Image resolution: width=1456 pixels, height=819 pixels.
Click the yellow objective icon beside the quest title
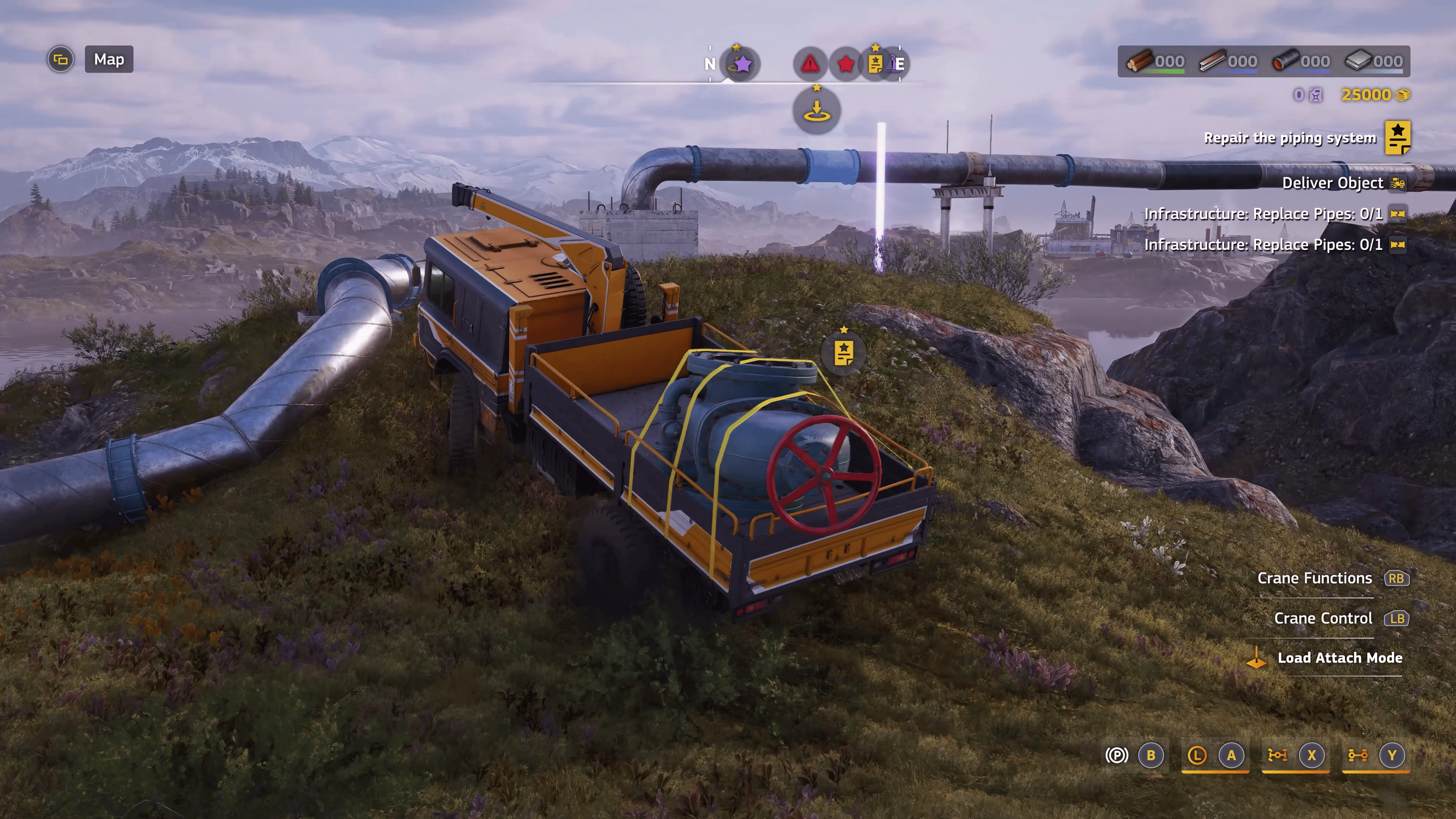click(x=1397, y=137)
